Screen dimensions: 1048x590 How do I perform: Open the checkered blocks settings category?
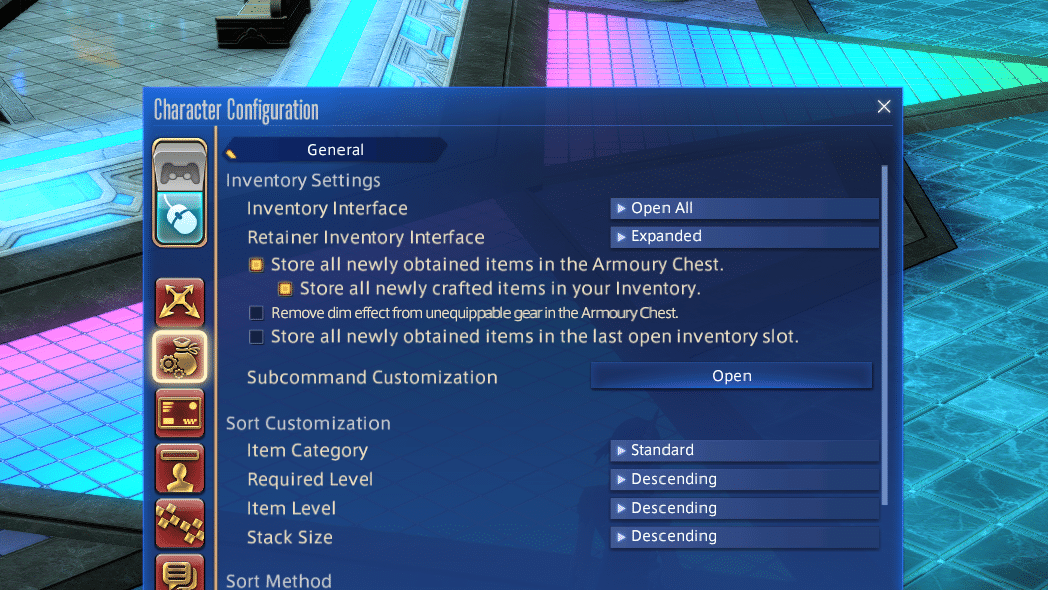tap(180, 522)
